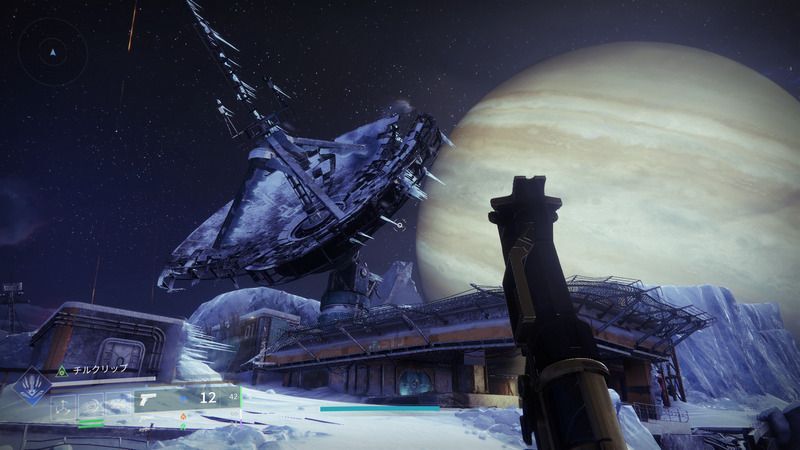Viewport: 800px width, 450px height.
Task: Click the circular radar tracker
Action: tap(53, 52)
